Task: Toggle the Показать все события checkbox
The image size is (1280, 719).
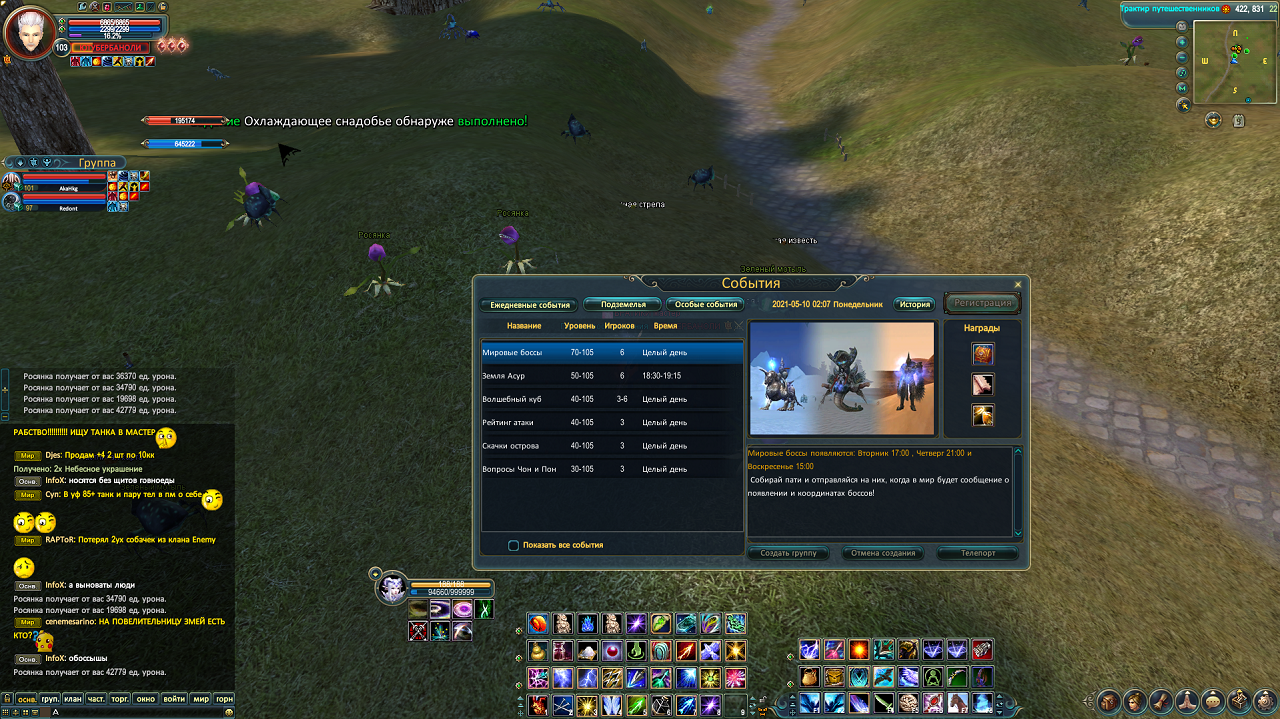Action: pyautogui.click(x=514, y=545)
